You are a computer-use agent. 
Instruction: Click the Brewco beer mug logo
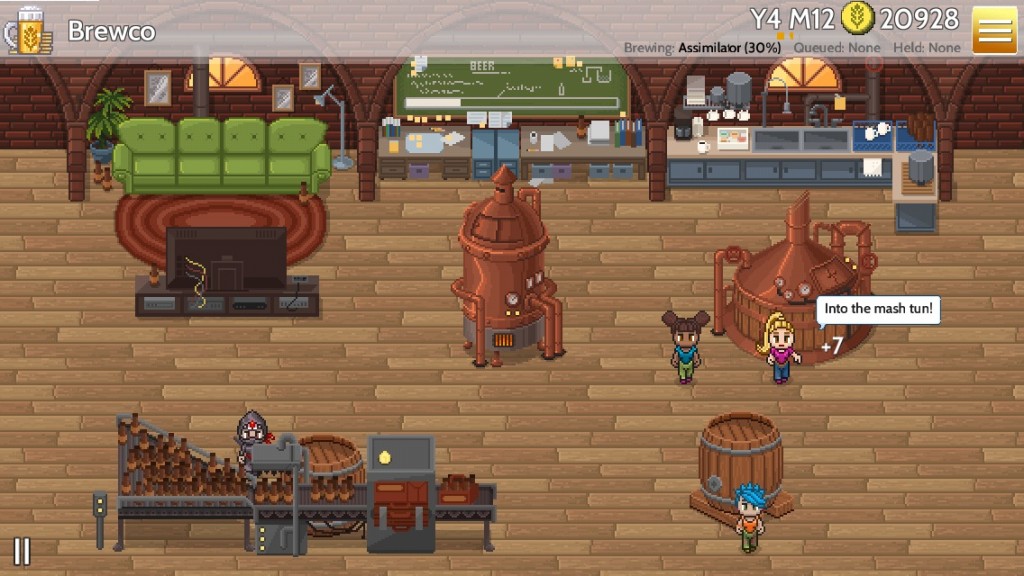(x=29, y=30)
